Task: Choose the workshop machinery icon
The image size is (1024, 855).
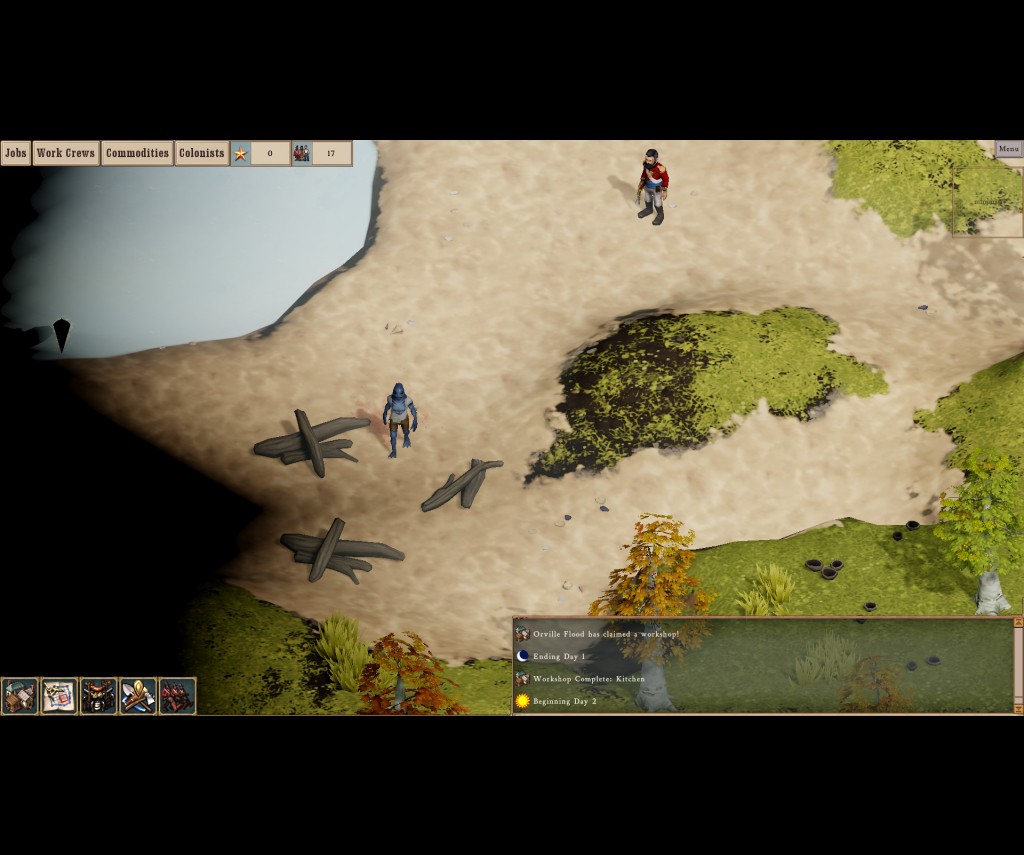Action: 98,696
